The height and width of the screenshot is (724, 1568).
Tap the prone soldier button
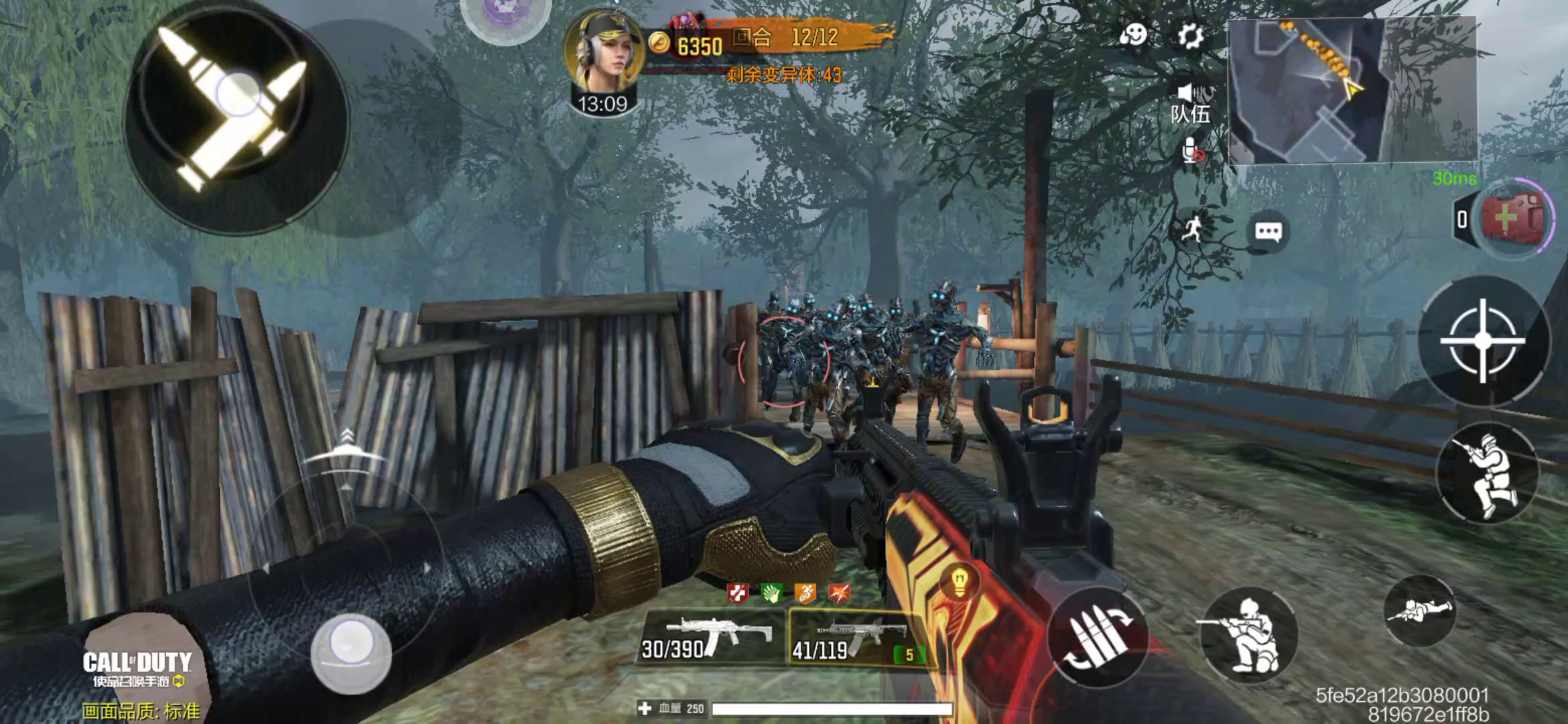click(1419, 610)
